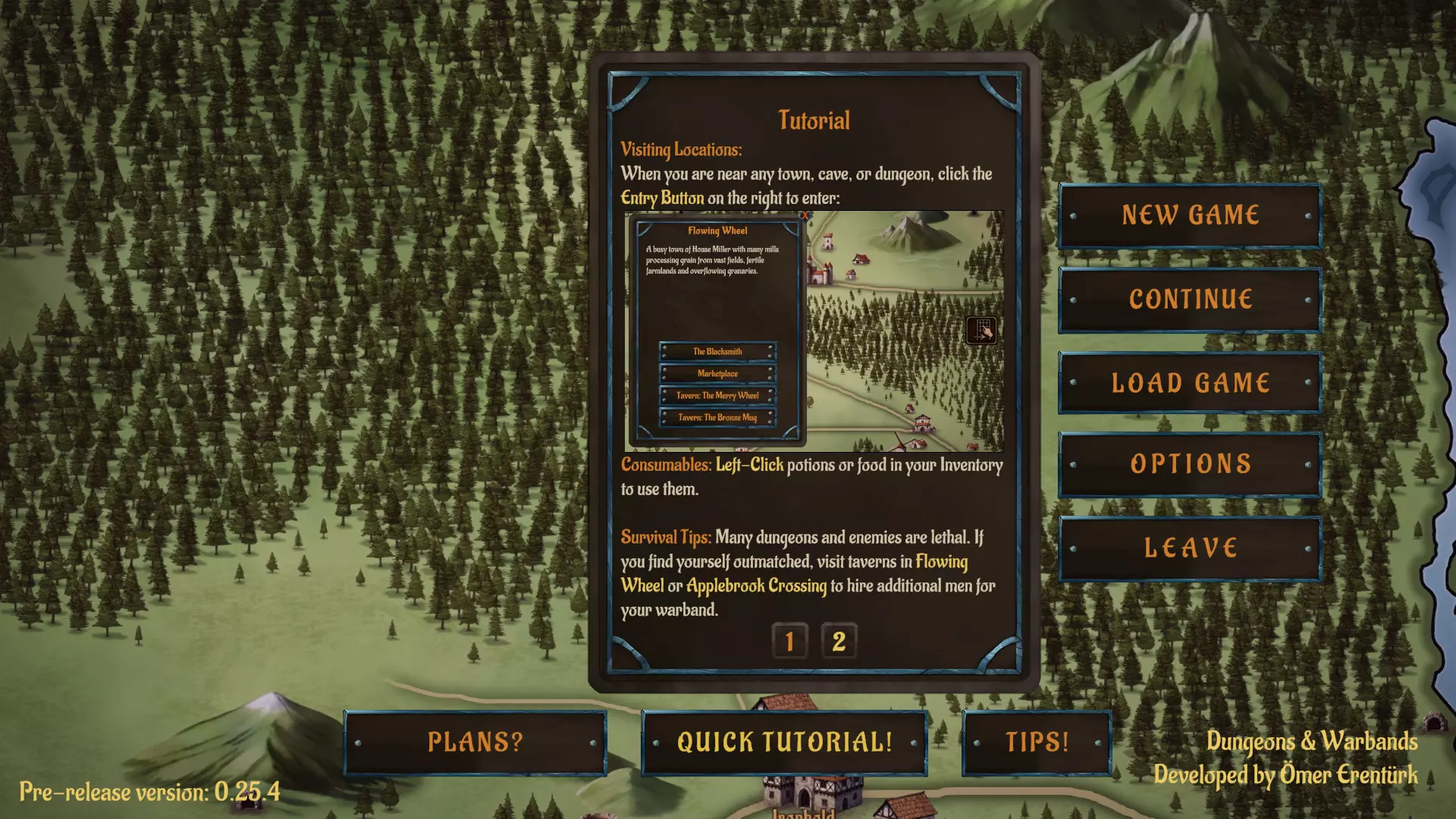The height and width of the screenshot is (819, 1456).
Task: Enter Tavern: The Bronze Mug
Action: (x=718, y=416)
